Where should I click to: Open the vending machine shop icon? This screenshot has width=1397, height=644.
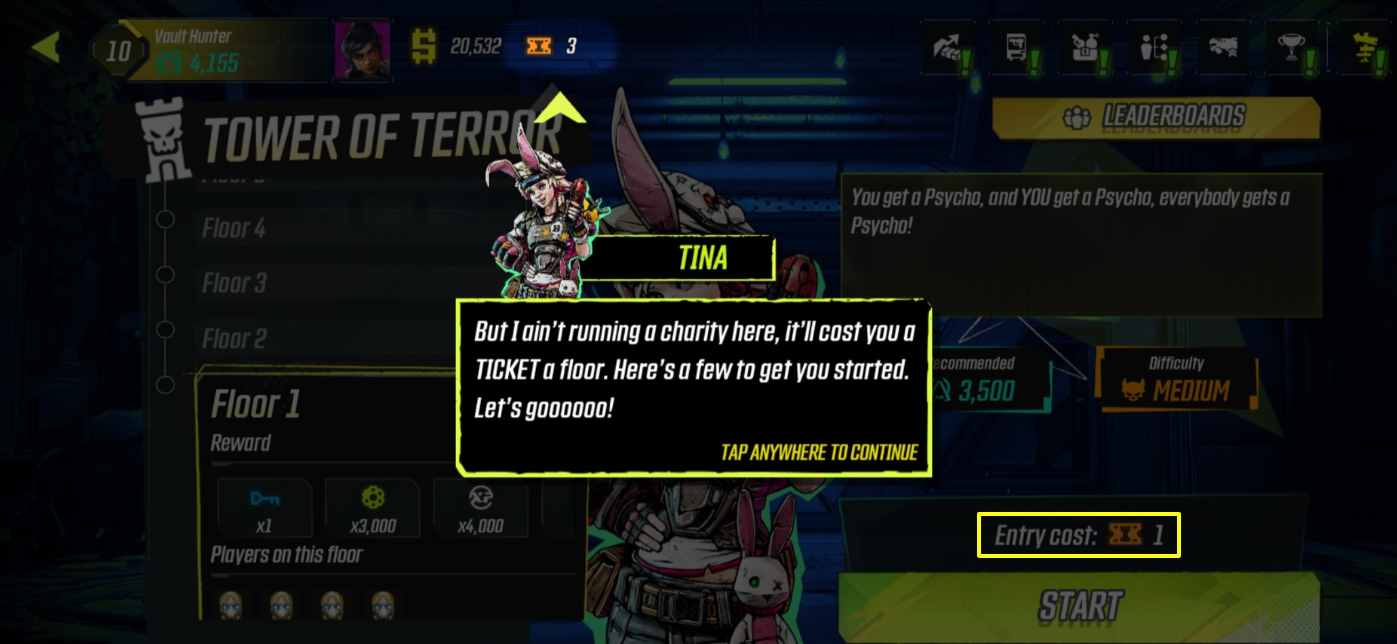click(x=1016, y=48)
